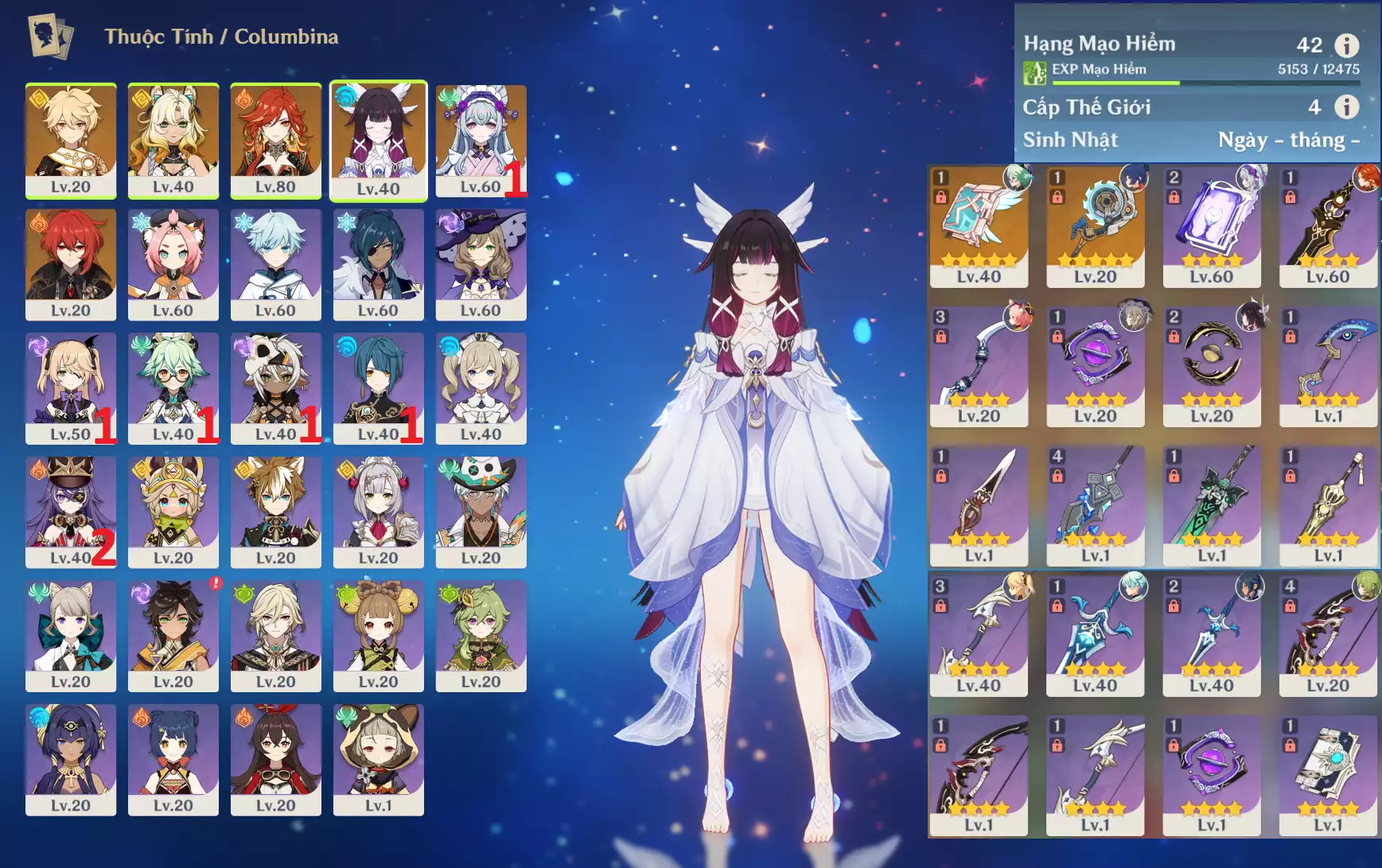The image size is (1382, 868).
Task: Choose Lisa with the purple witch hat
Action: pyautogui.click(x=481, y=263)
